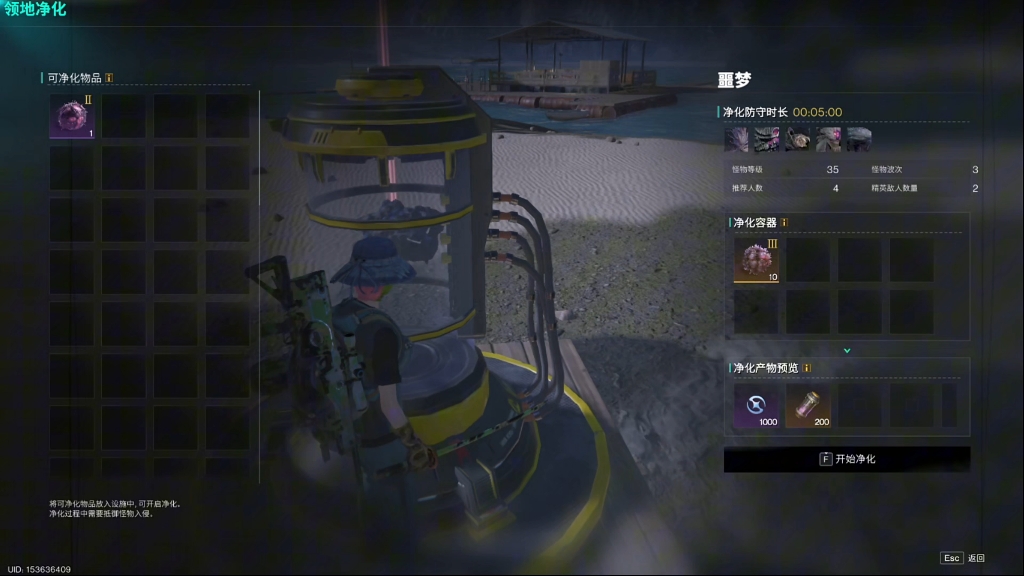Inspect the 1000 currency reward preview
Image resolution: width=1024 pixels, height=576 pixels.
tap(756, 407)
